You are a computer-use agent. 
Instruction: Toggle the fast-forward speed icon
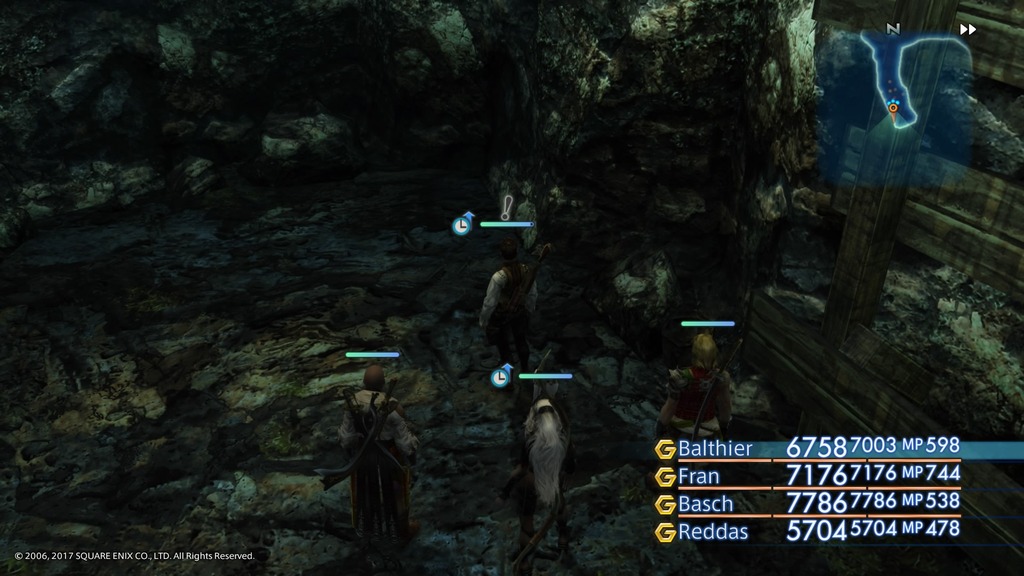tap(967, 30)
